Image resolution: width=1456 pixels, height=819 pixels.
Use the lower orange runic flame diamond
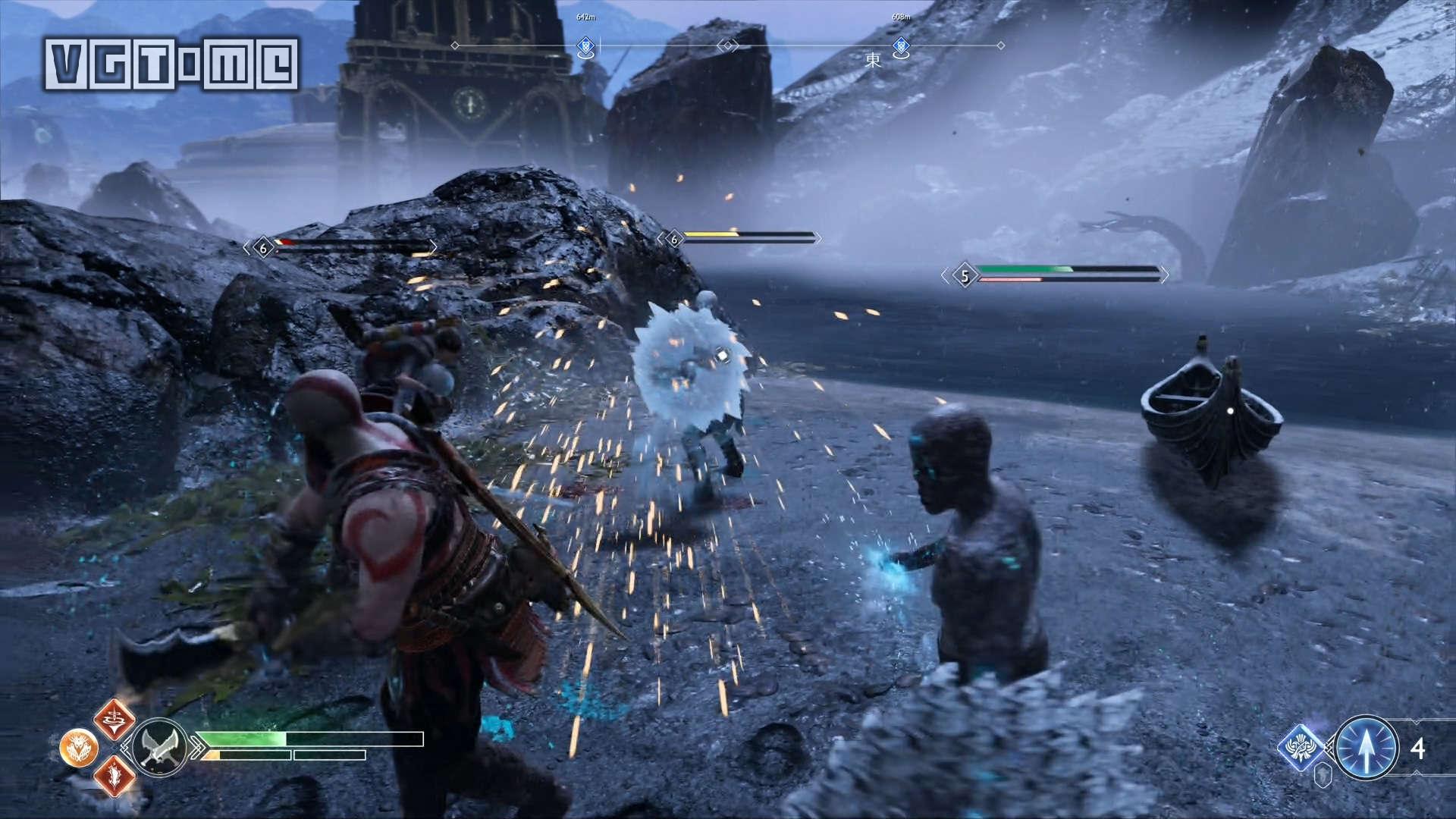[x=114, y=776]
